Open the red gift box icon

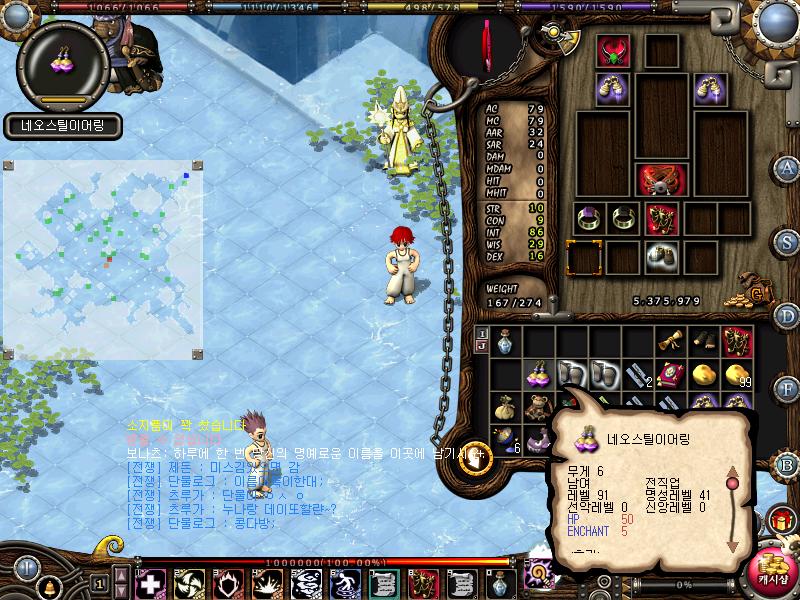[779, 521]
